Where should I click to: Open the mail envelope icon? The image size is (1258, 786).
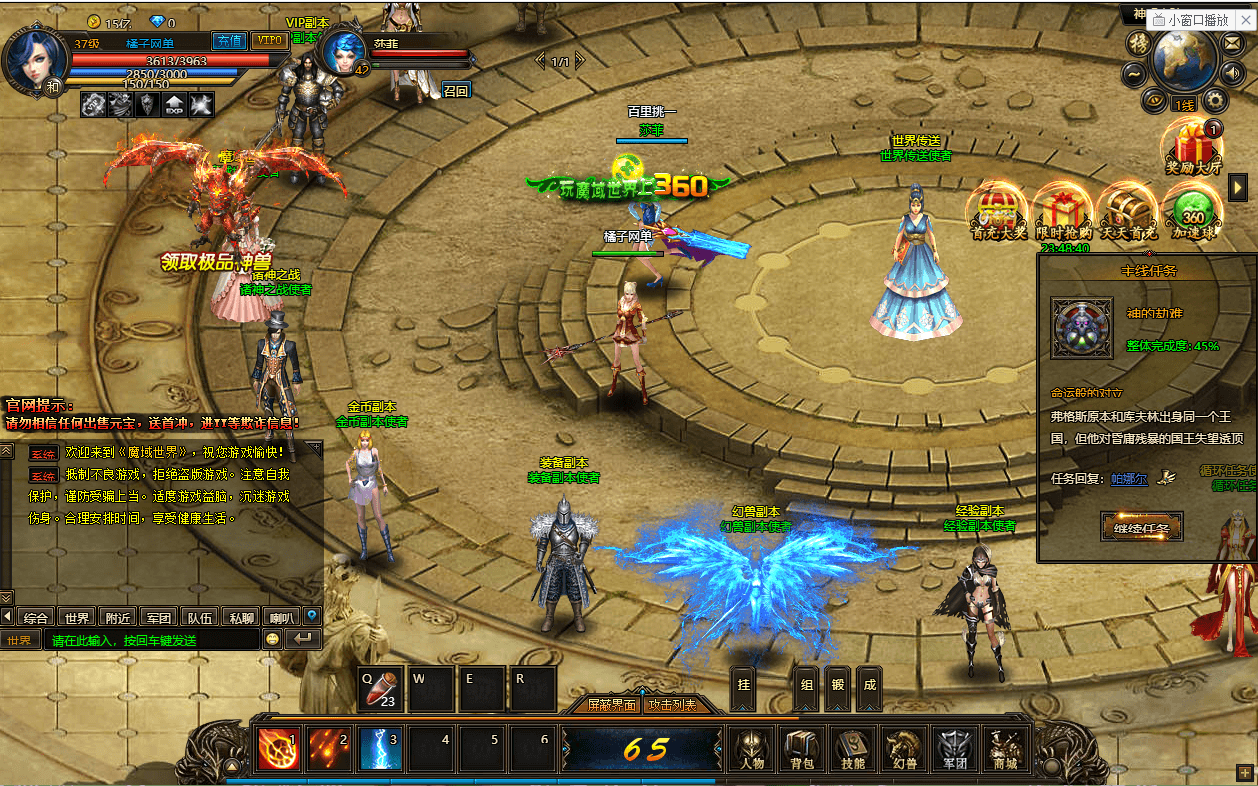[1232, 45]
